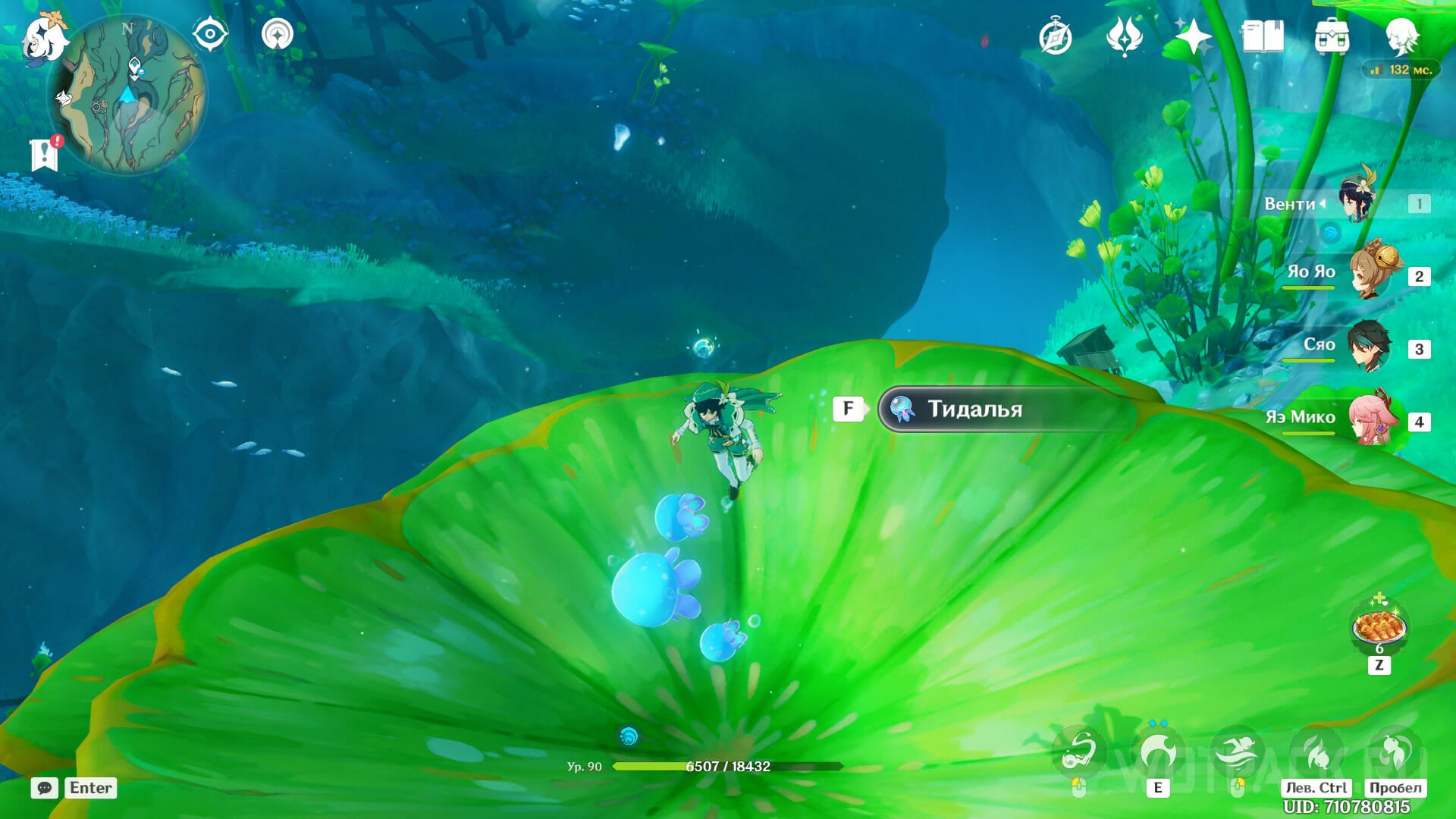Open the character profile head icon
This screenshot has width=1456, height=819.
pos(1400,36)
